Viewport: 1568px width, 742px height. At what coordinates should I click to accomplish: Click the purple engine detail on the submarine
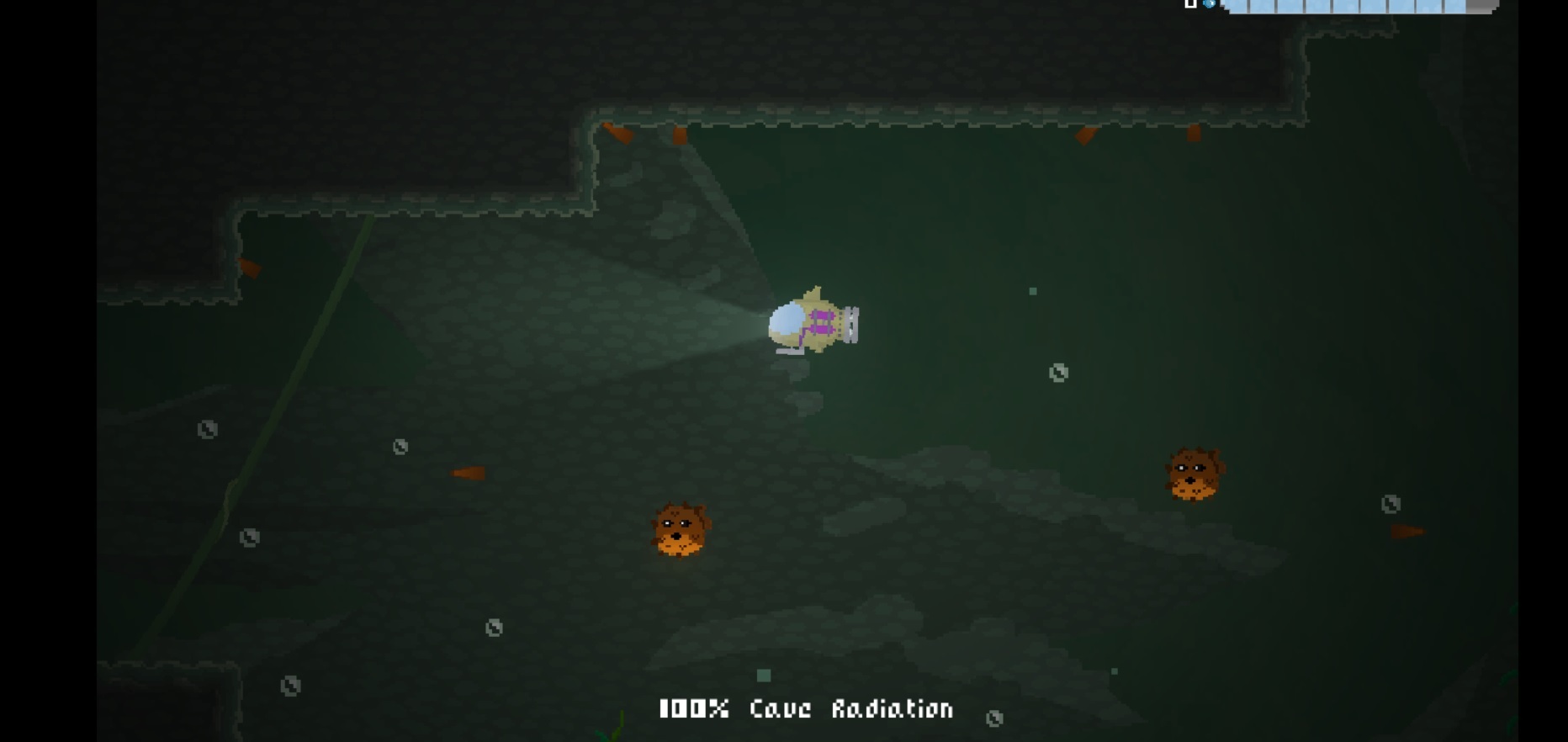tap(822, 321)
